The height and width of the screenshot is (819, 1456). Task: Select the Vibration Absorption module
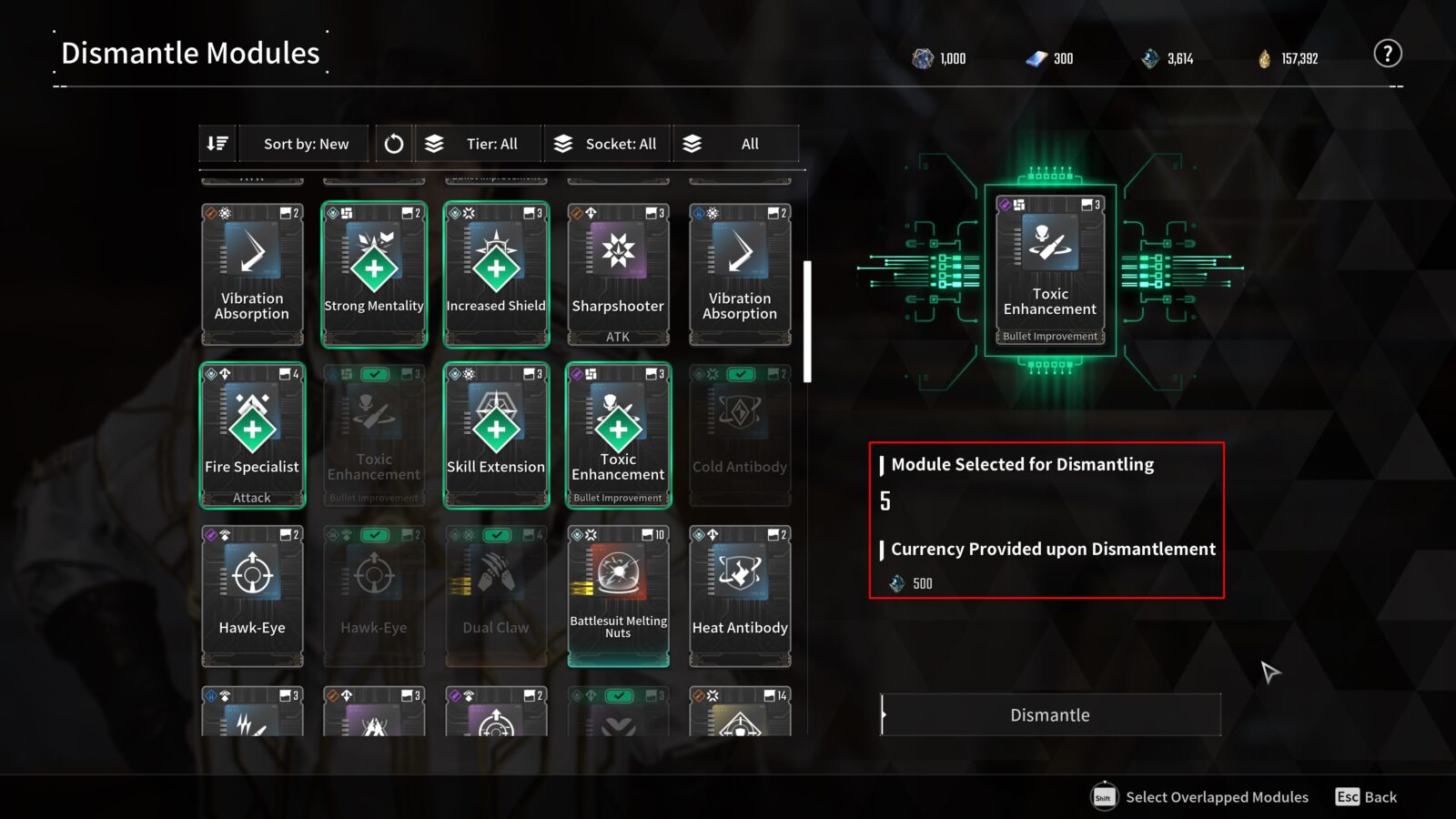[252, 273]
